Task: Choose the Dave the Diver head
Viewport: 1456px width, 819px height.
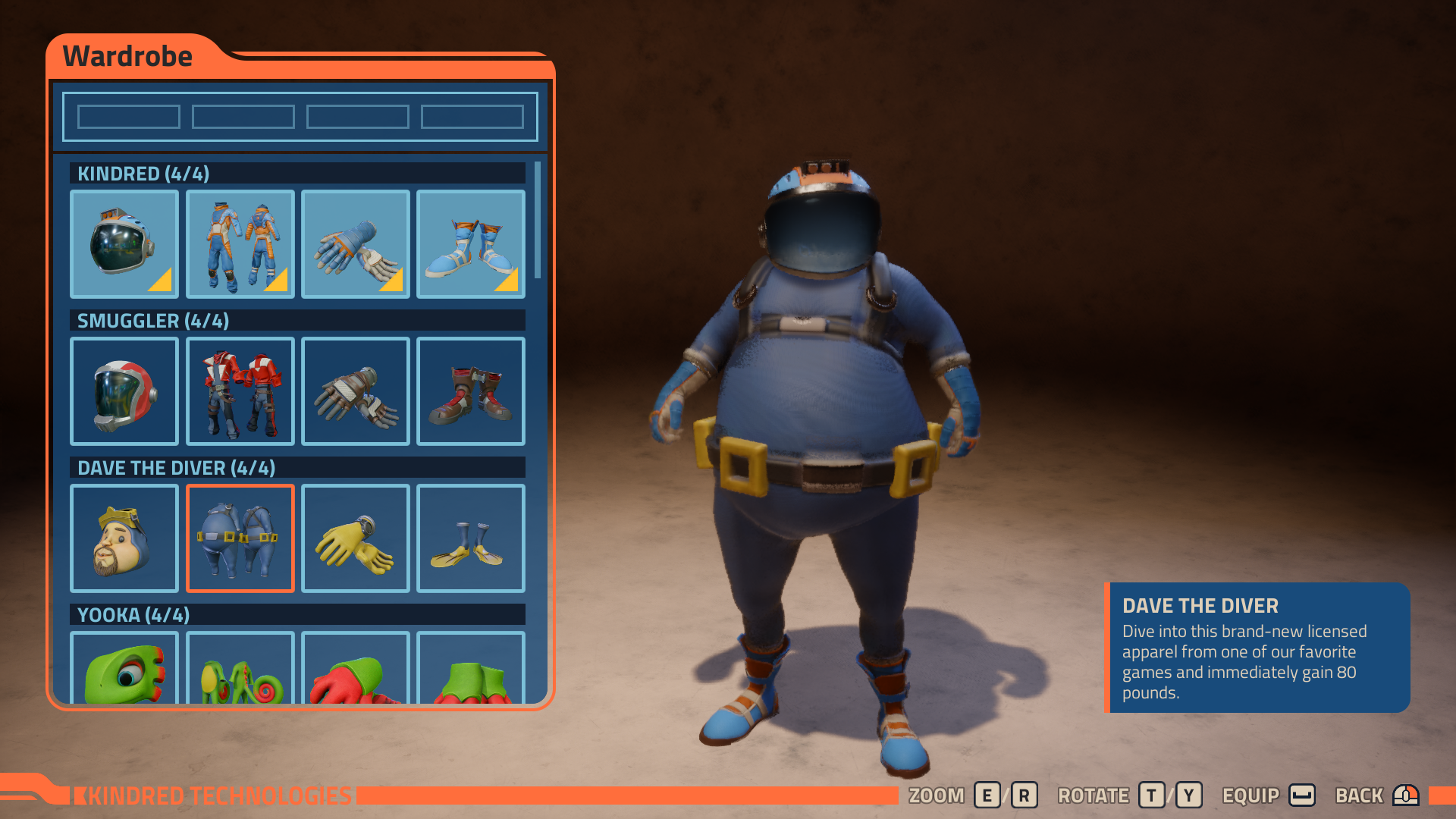Action: coord(124,538)
